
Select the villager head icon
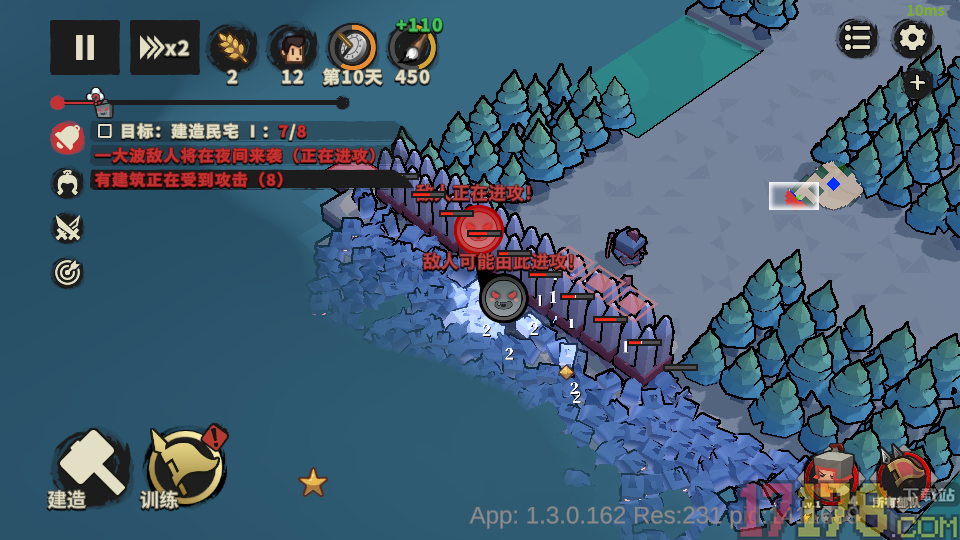pos(67,183)
